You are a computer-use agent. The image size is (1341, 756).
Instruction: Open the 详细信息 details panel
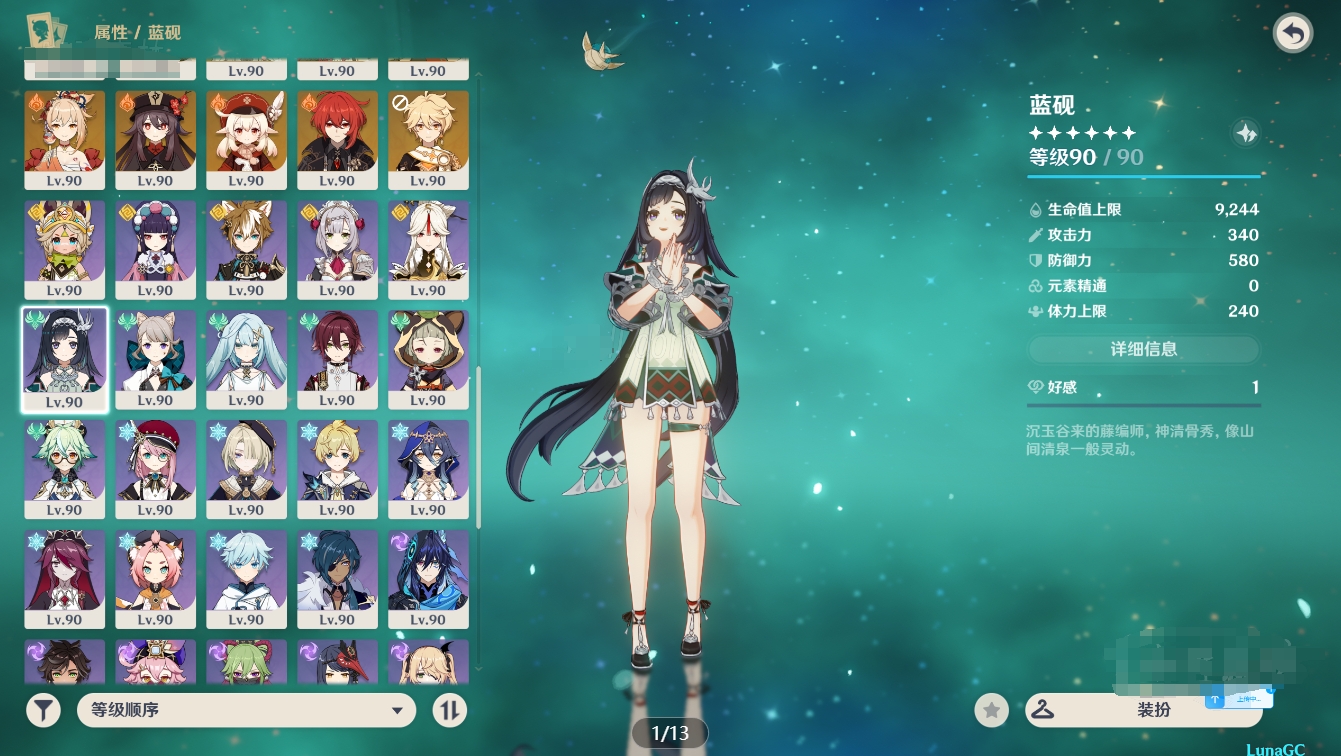pos(1143,349)
